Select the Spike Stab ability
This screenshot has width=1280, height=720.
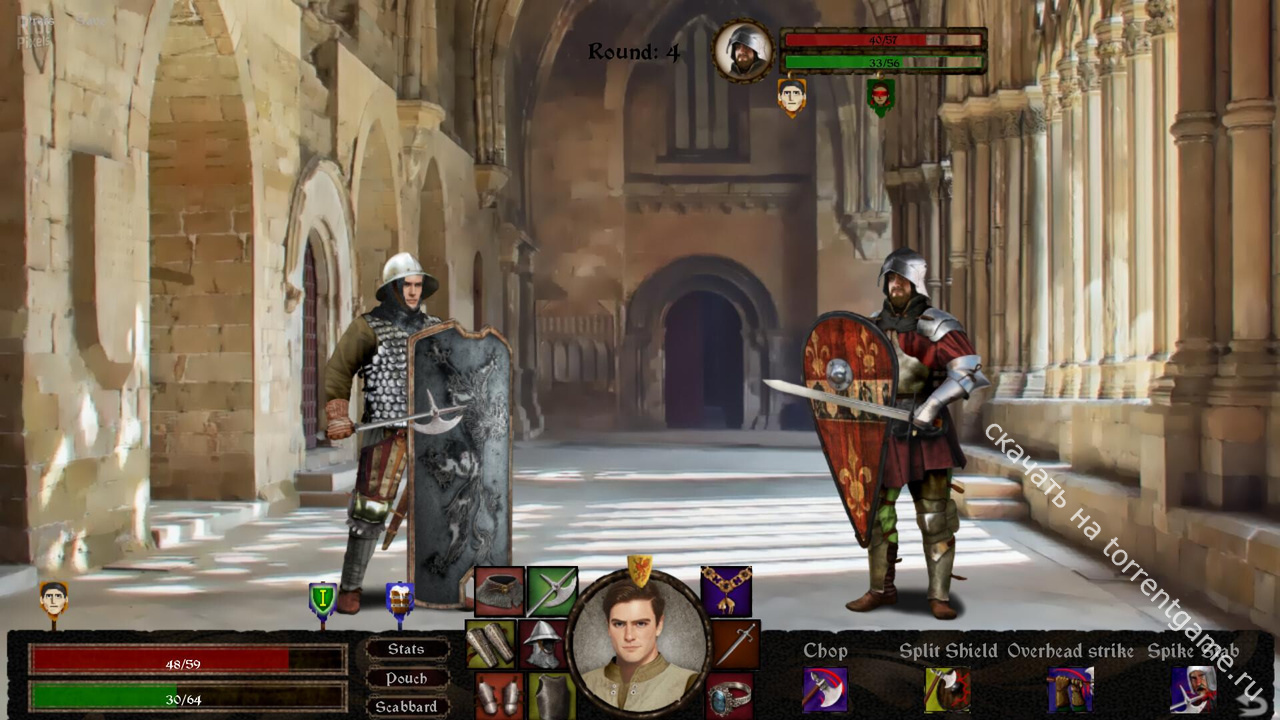pos(1193,689)
